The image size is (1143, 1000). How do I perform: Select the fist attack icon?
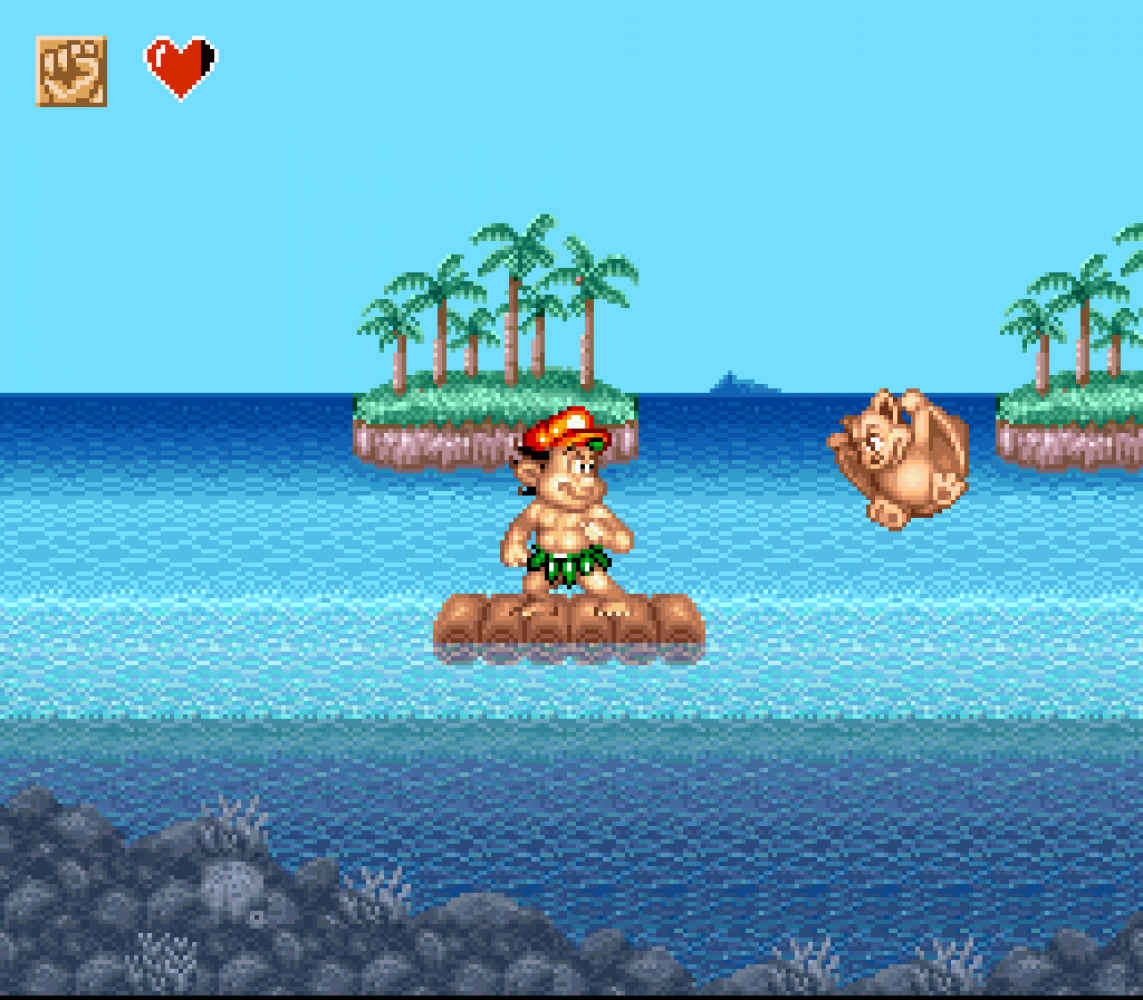(71, 71)
